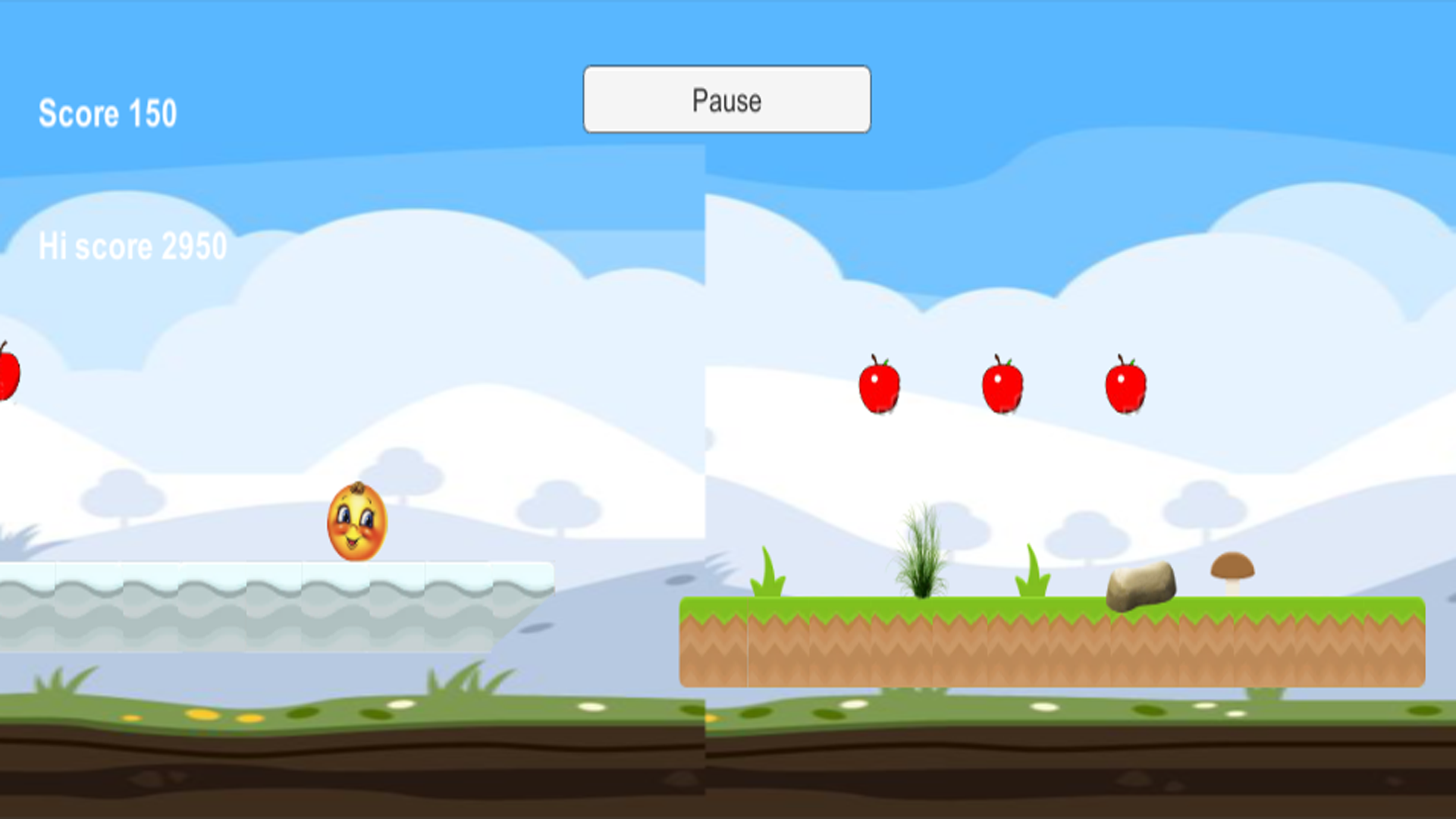The width and height of the screenshot is (1456, 819).
Task: Select the Hi score 2950 text
Action: (x=133, y=244)
